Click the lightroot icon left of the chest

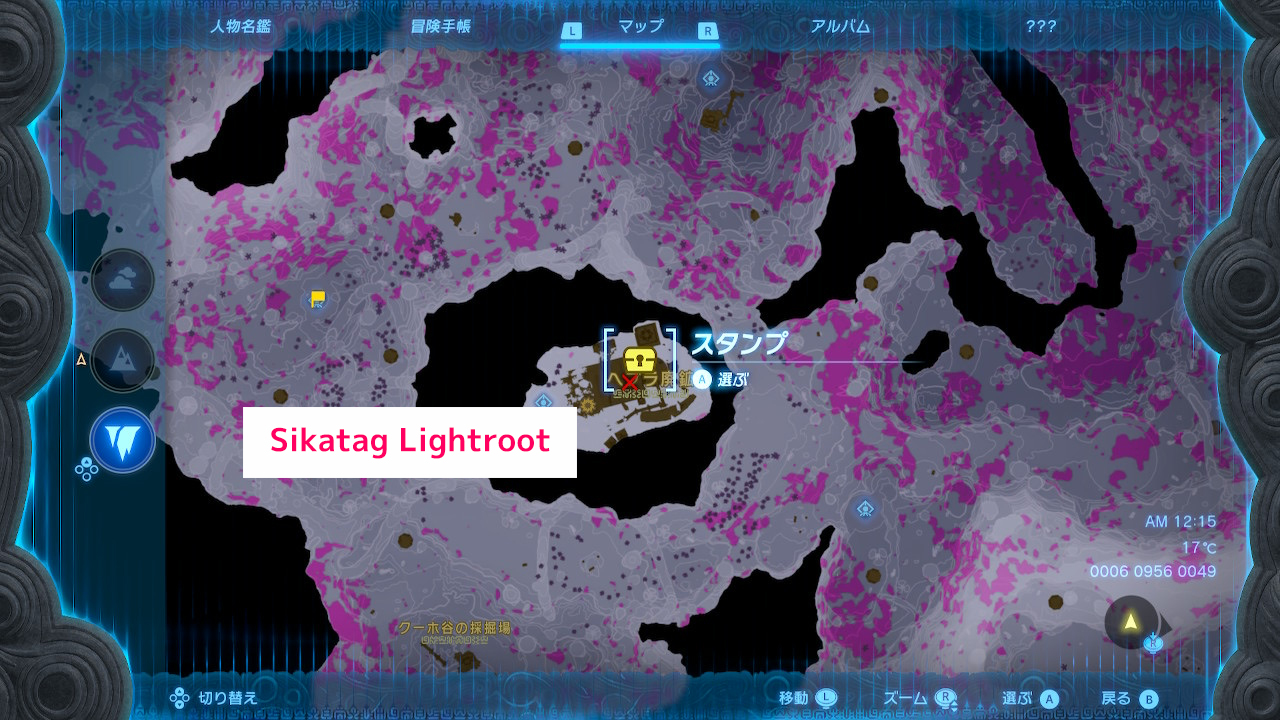[x=543, y=402]
